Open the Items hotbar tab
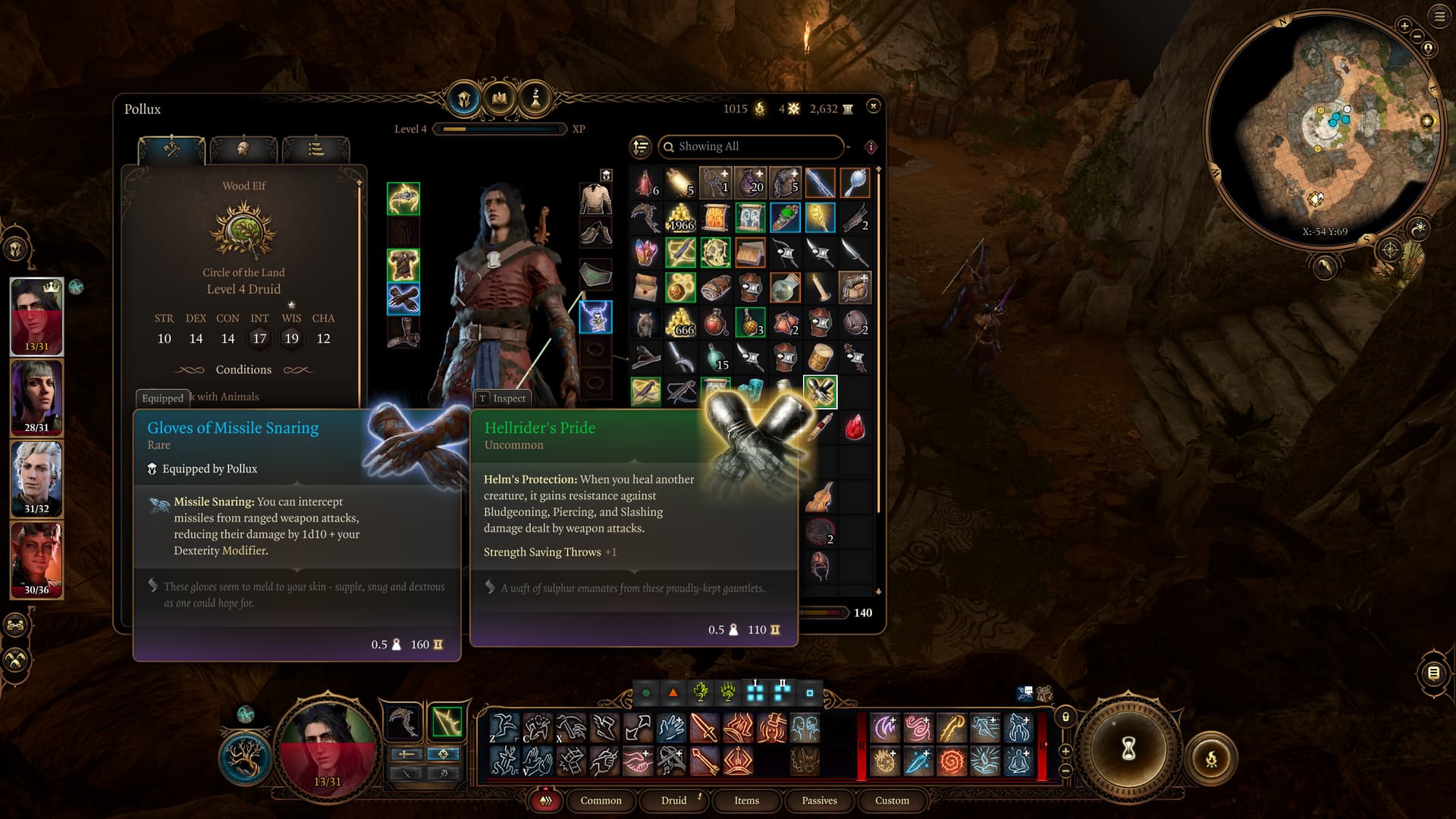The image size is (1456, 819). tap(746, 800)
